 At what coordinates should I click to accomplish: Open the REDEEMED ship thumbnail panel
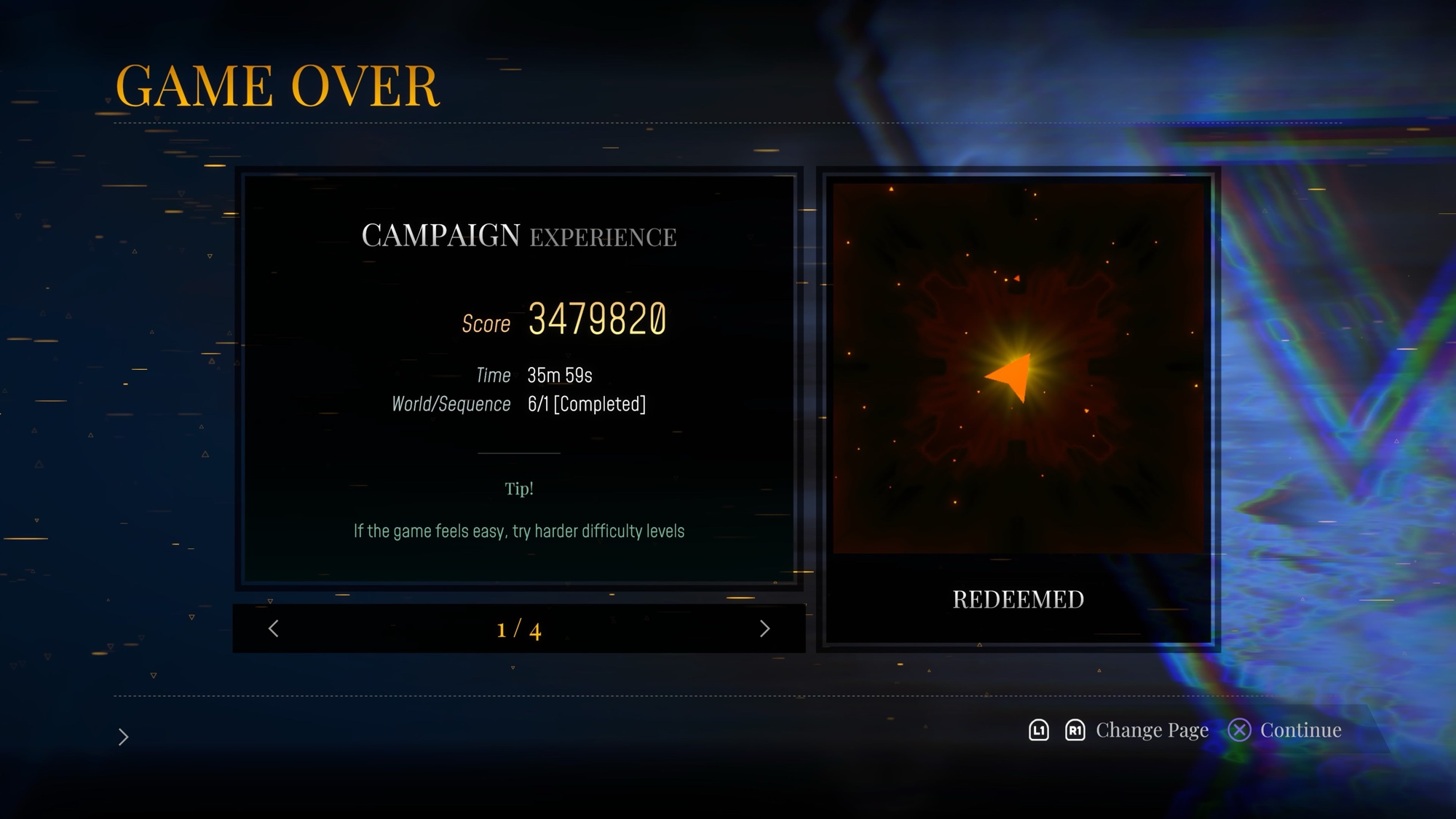[x=1018, y=409]
